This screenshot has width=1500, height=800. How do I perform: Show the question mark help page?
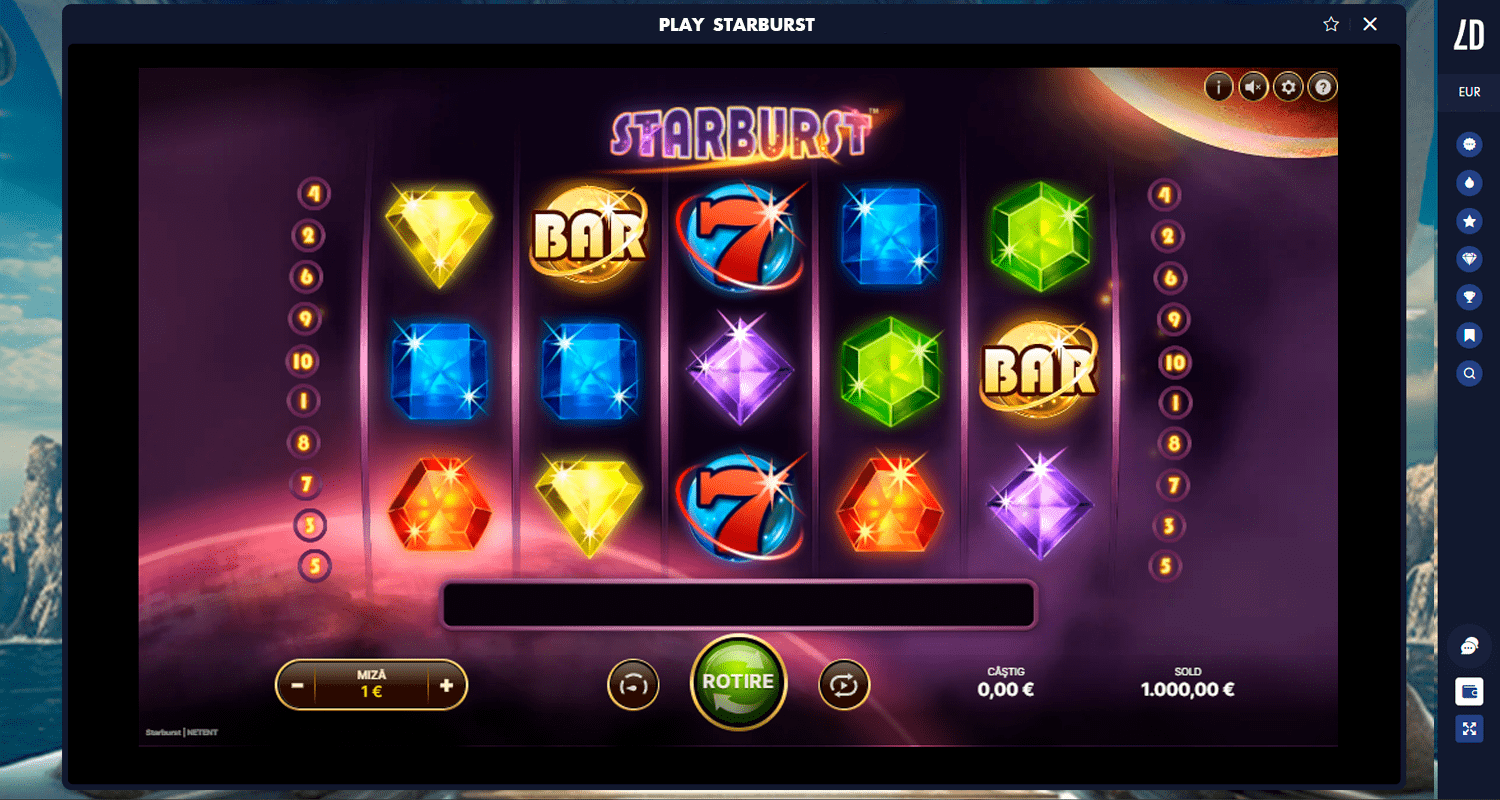1323,87
